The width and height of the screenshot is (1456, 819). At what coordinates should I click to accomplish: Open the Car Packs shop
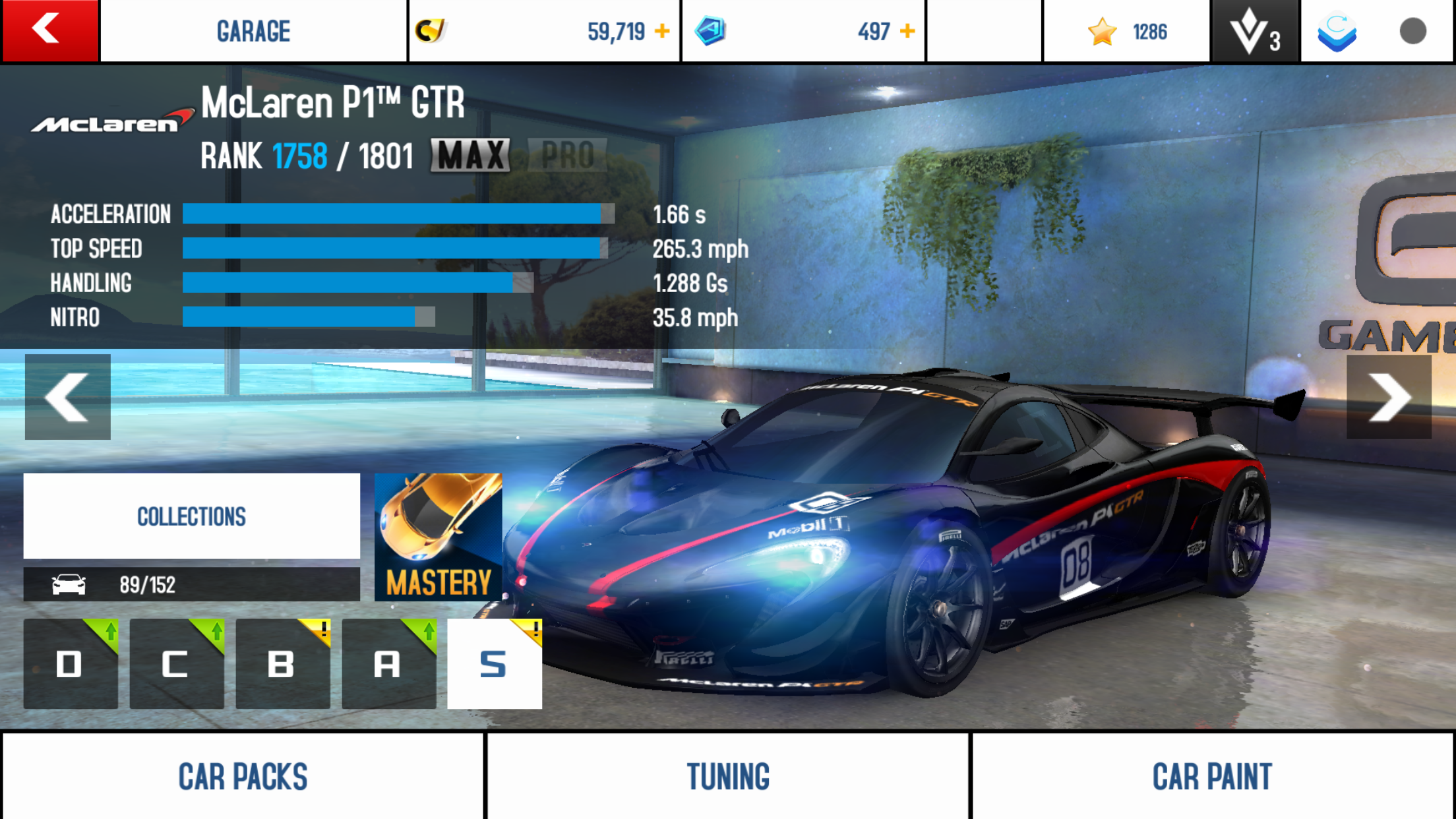click(x=243, y=776)
